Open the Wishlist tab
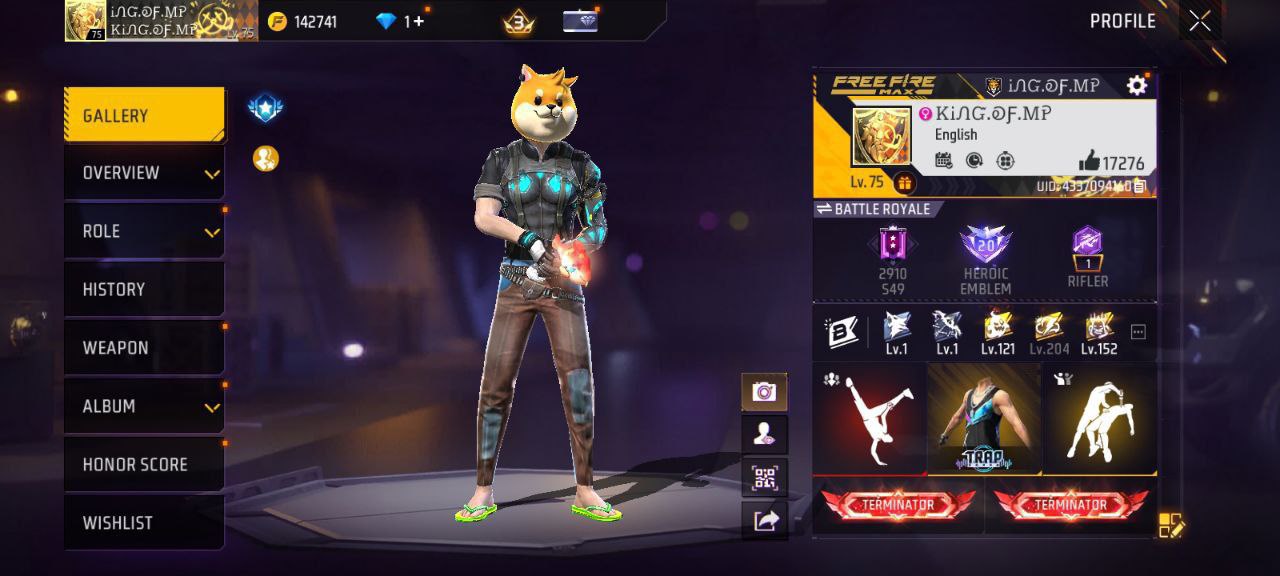The width and height of the screenshot is (1280, 576). pyautogui.click(x=144, y=522)
